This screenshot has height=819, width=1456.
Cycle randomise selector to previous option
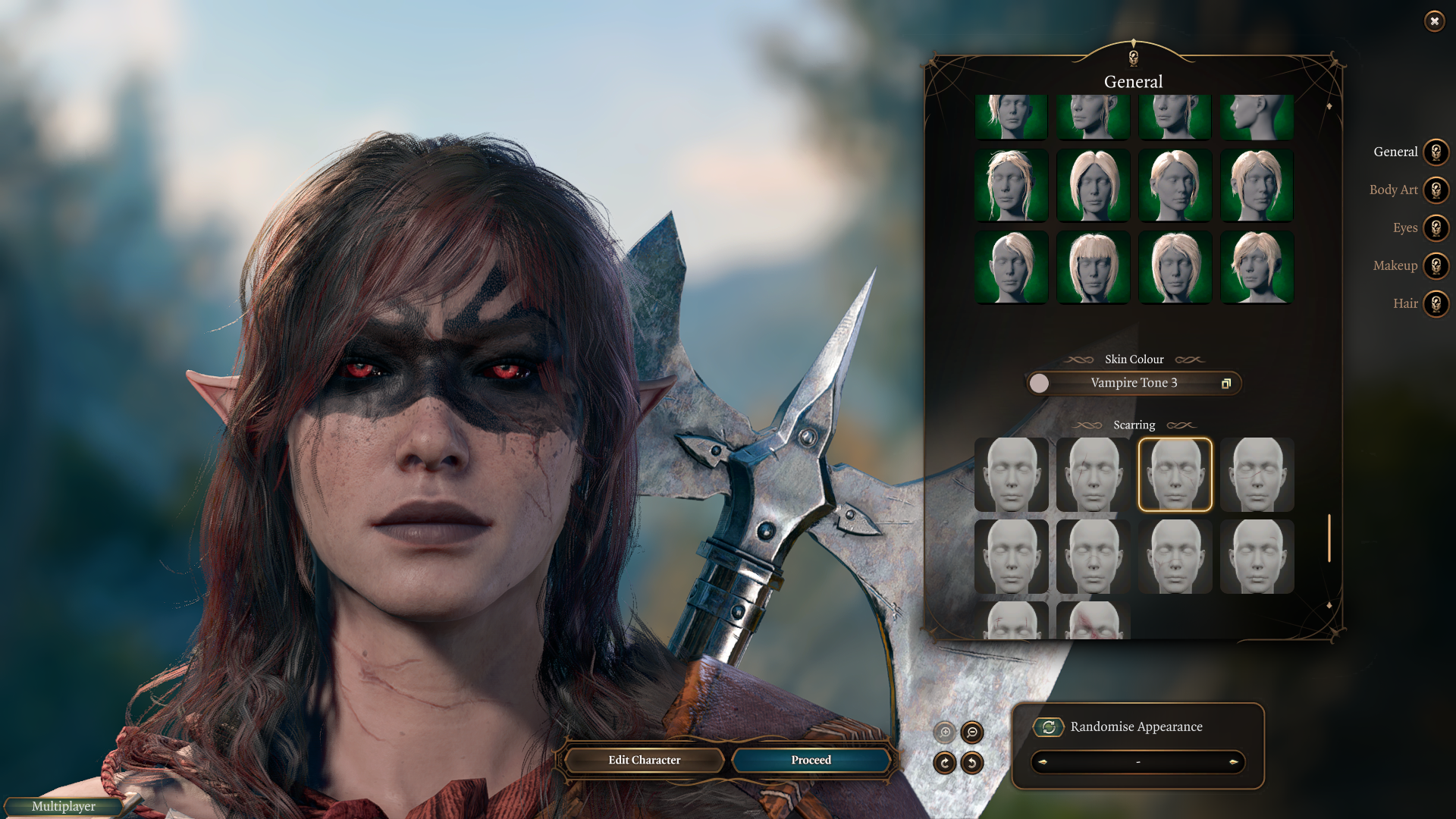(x=1043, y=762)
